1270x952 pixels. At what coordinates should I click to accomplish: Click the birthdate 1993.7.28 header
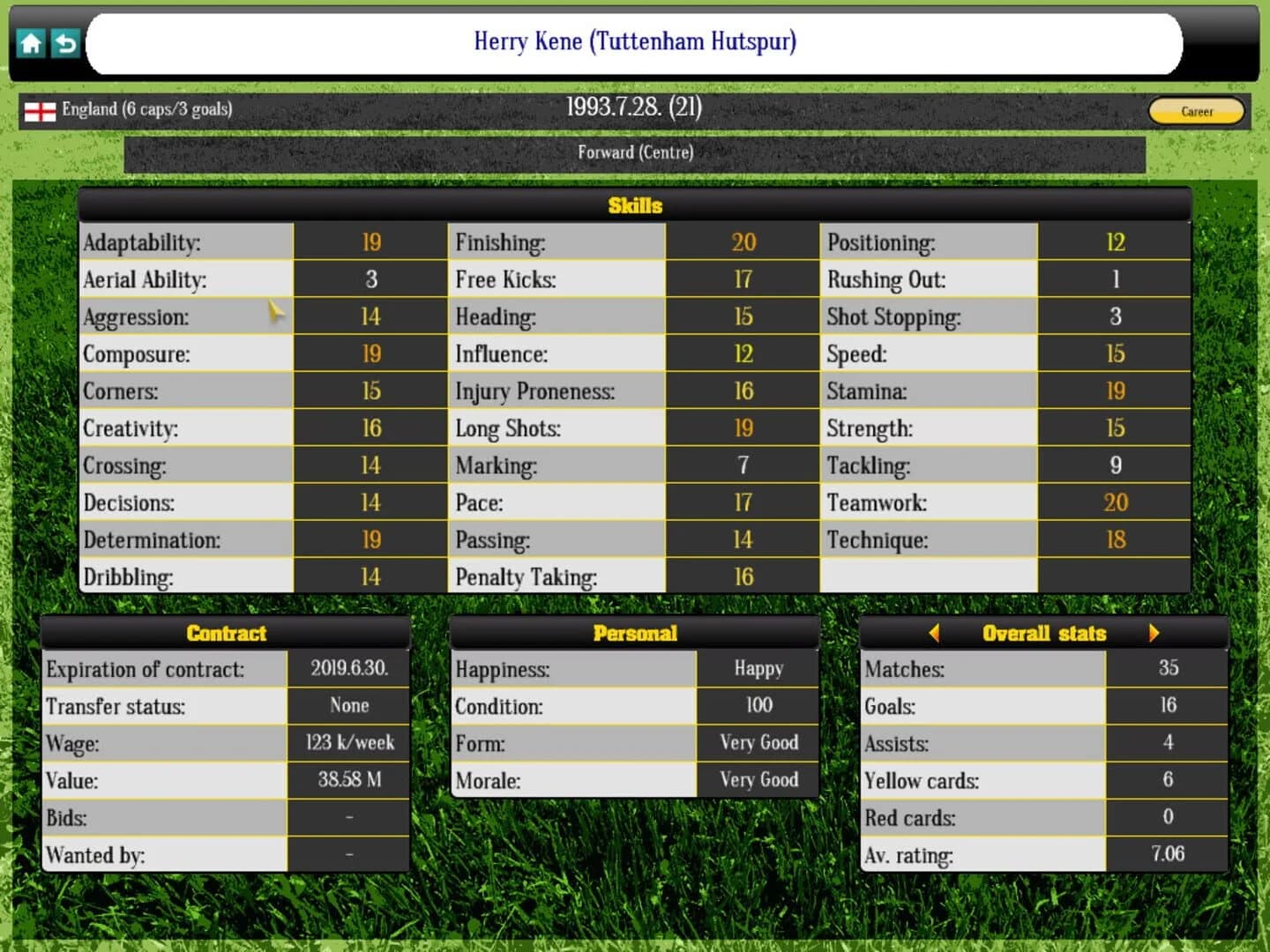[634, 108]
